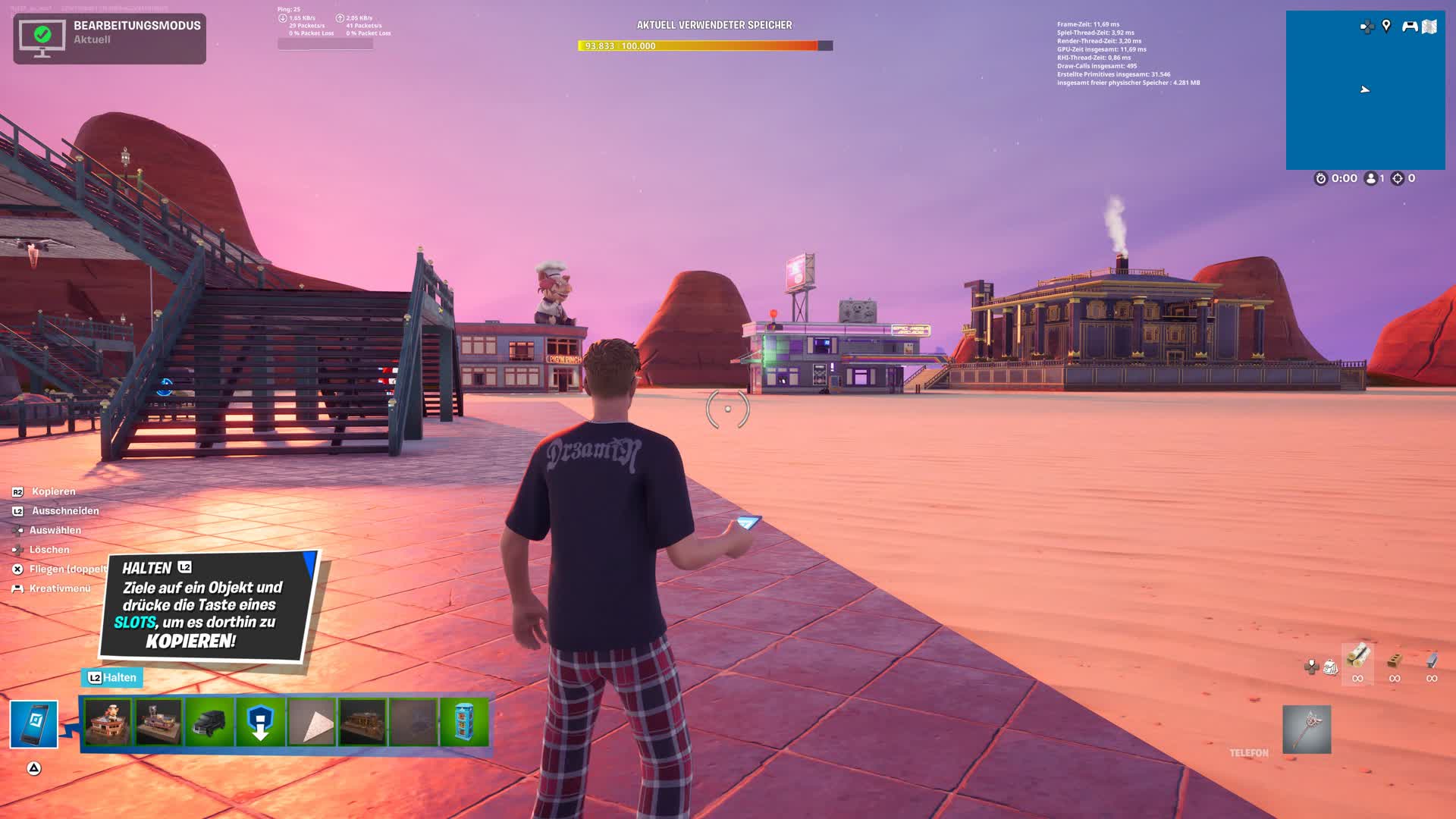Select the diner building prefab slot
Screen dimensions: 1456x819
click(158, 723)
